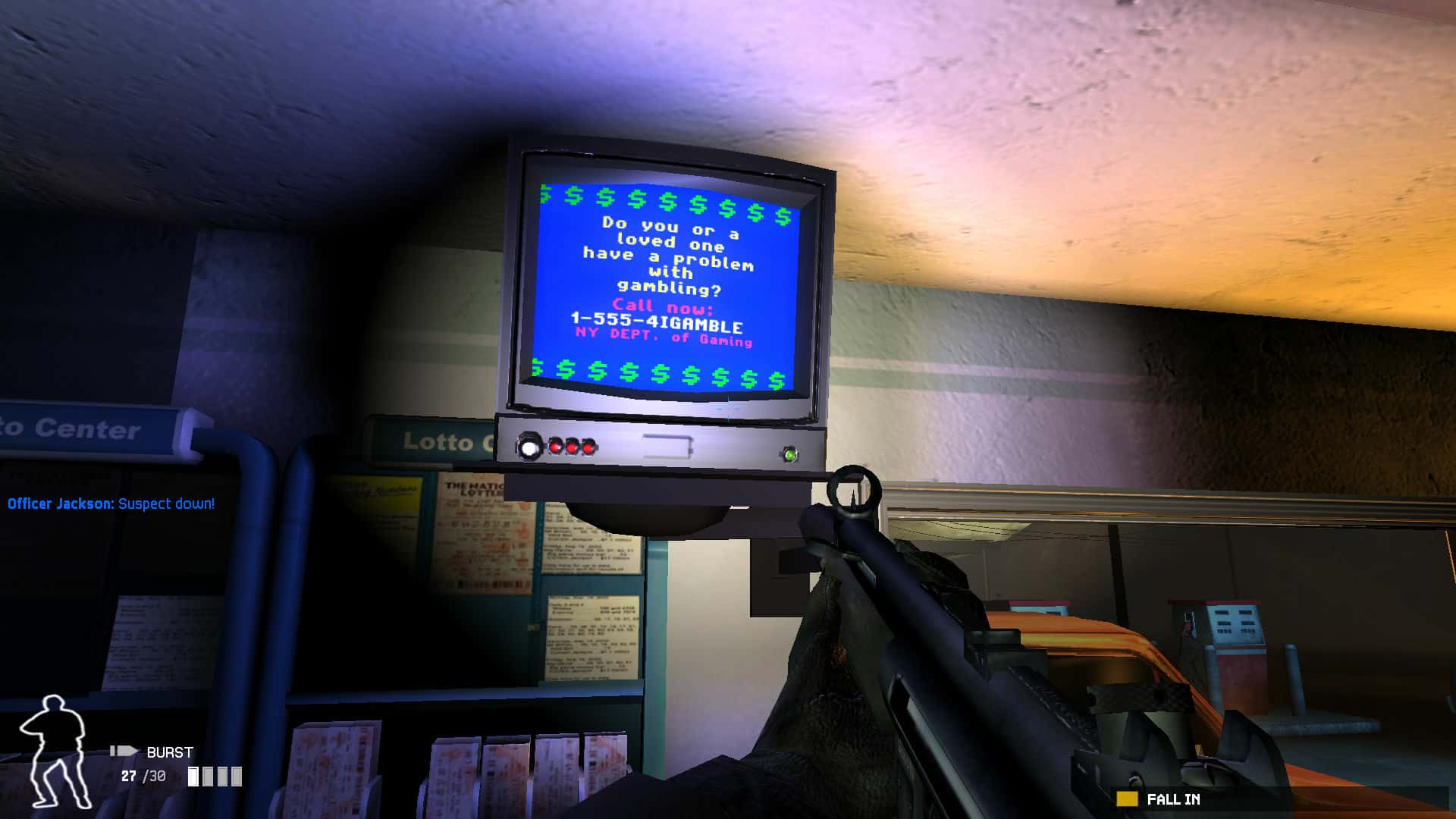The height and width of the screenshot is (819, 1456).
Task: Click the third red button on the monitor panel
Action: 588,449
